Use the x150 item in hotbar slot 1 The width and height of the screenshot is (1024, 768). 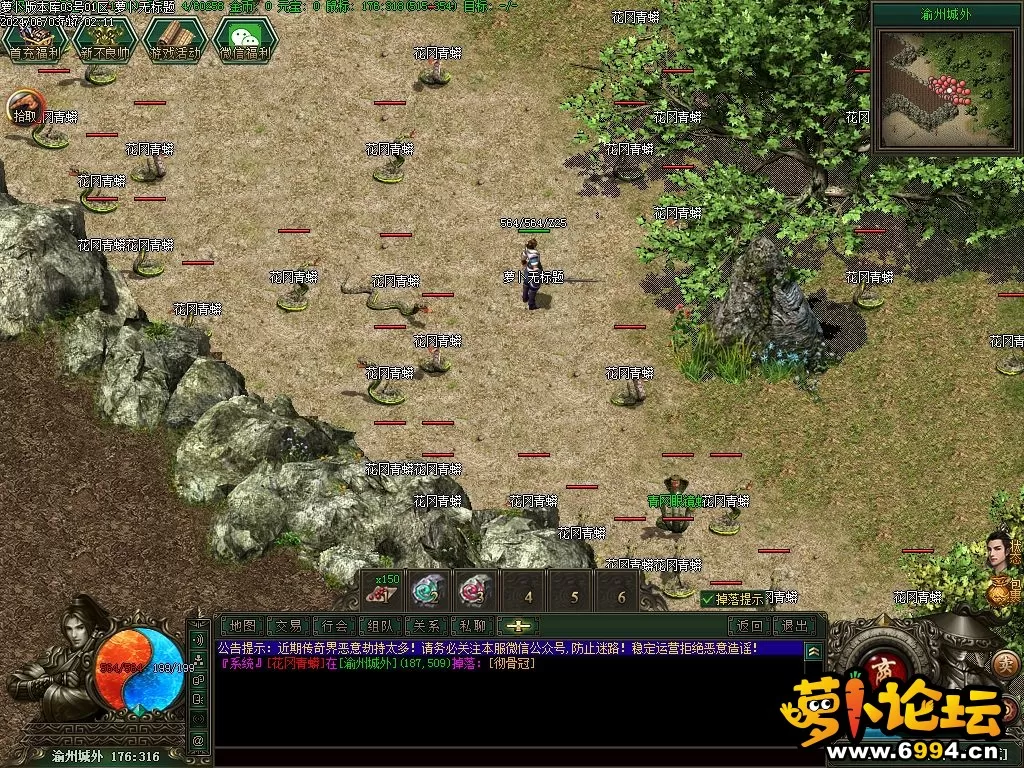pos(383,590)
